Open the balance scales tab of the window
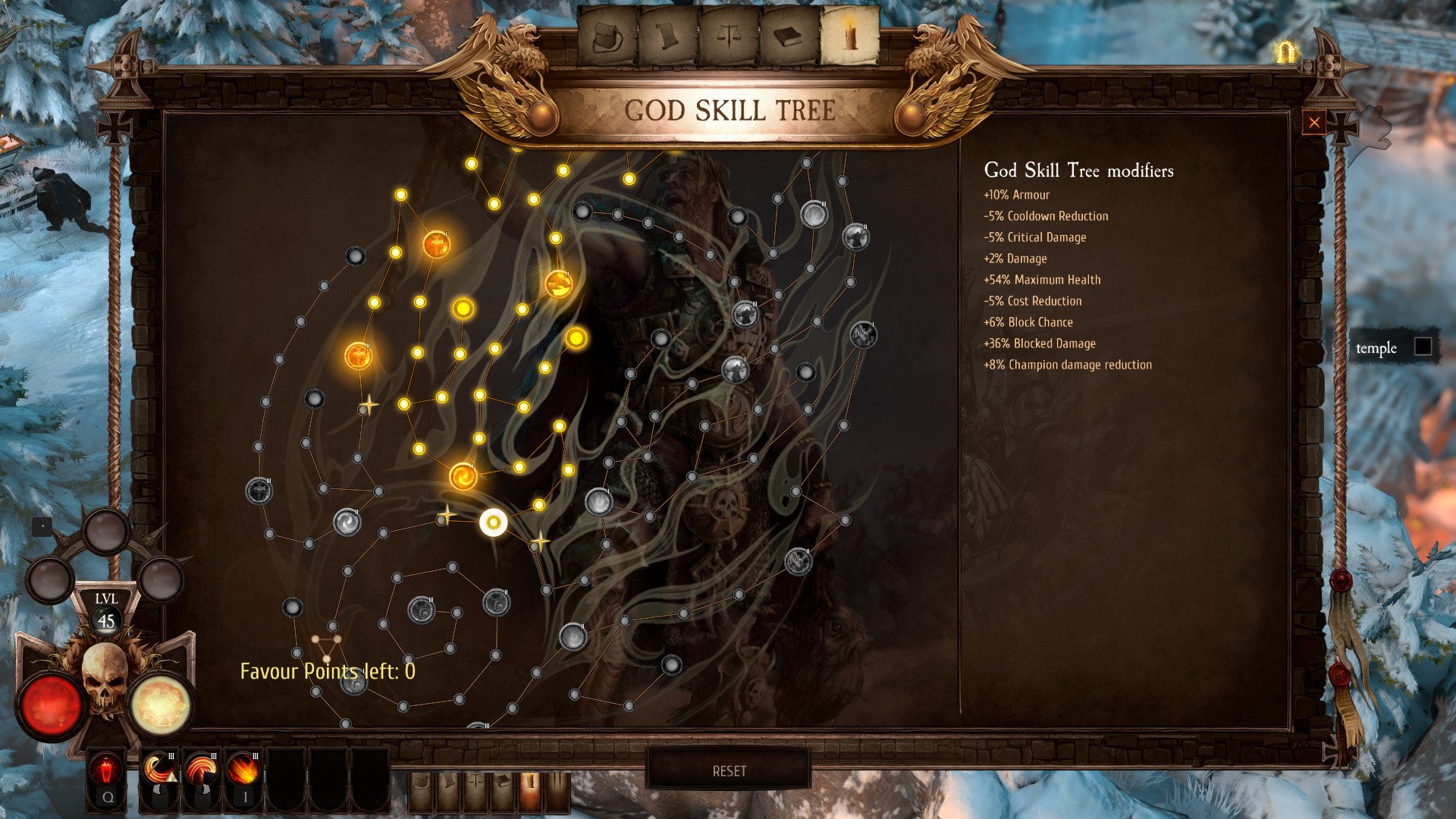Screen dimensions: 1456x819 728,36
